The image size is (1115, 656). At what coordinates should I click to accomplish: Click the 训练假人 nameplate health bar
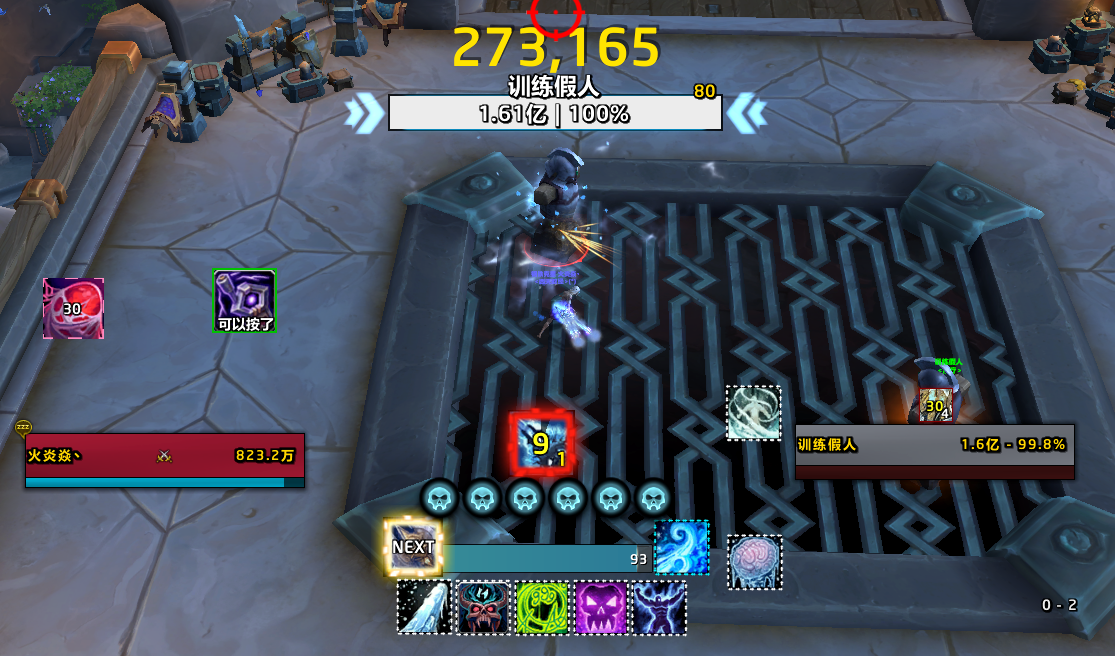coord(554,113)
